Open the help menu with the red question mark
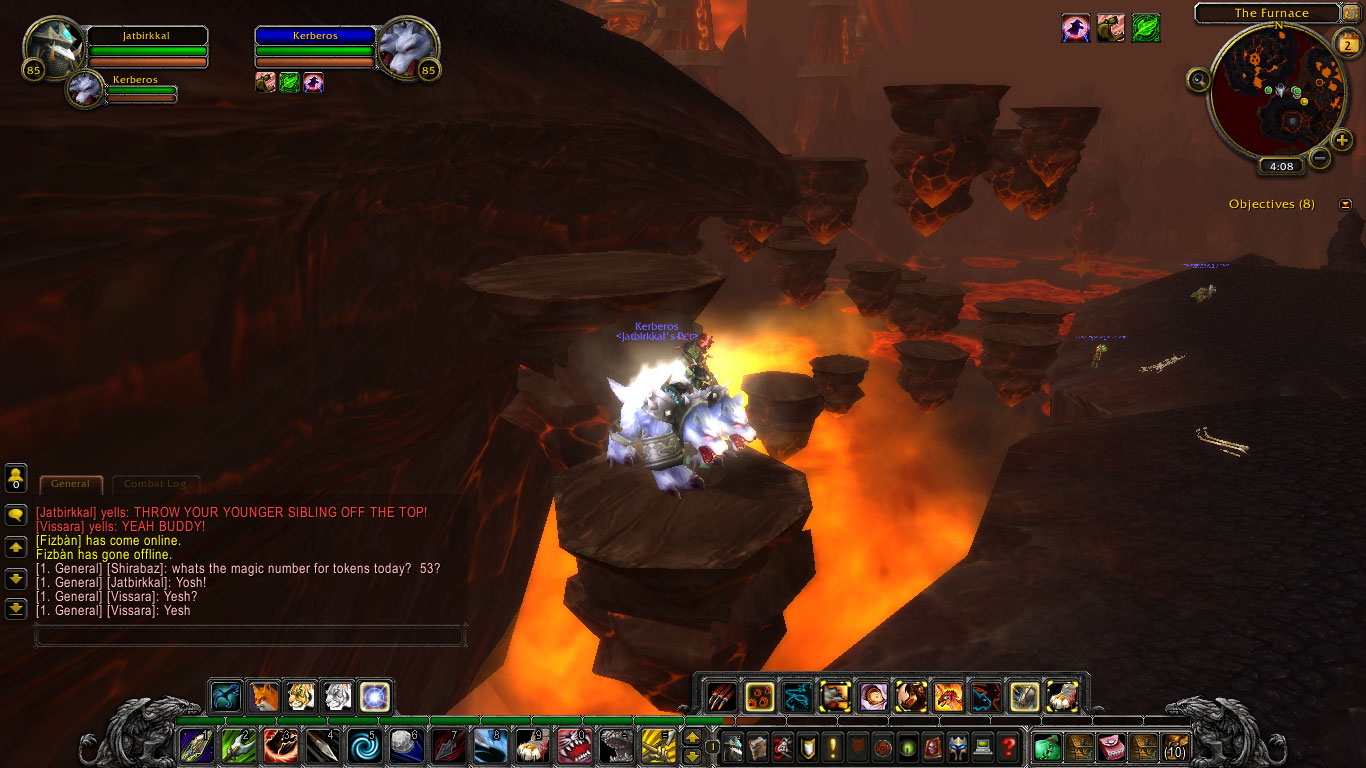This screenshot has height=768, width=1366. (x=1008, y=746)
